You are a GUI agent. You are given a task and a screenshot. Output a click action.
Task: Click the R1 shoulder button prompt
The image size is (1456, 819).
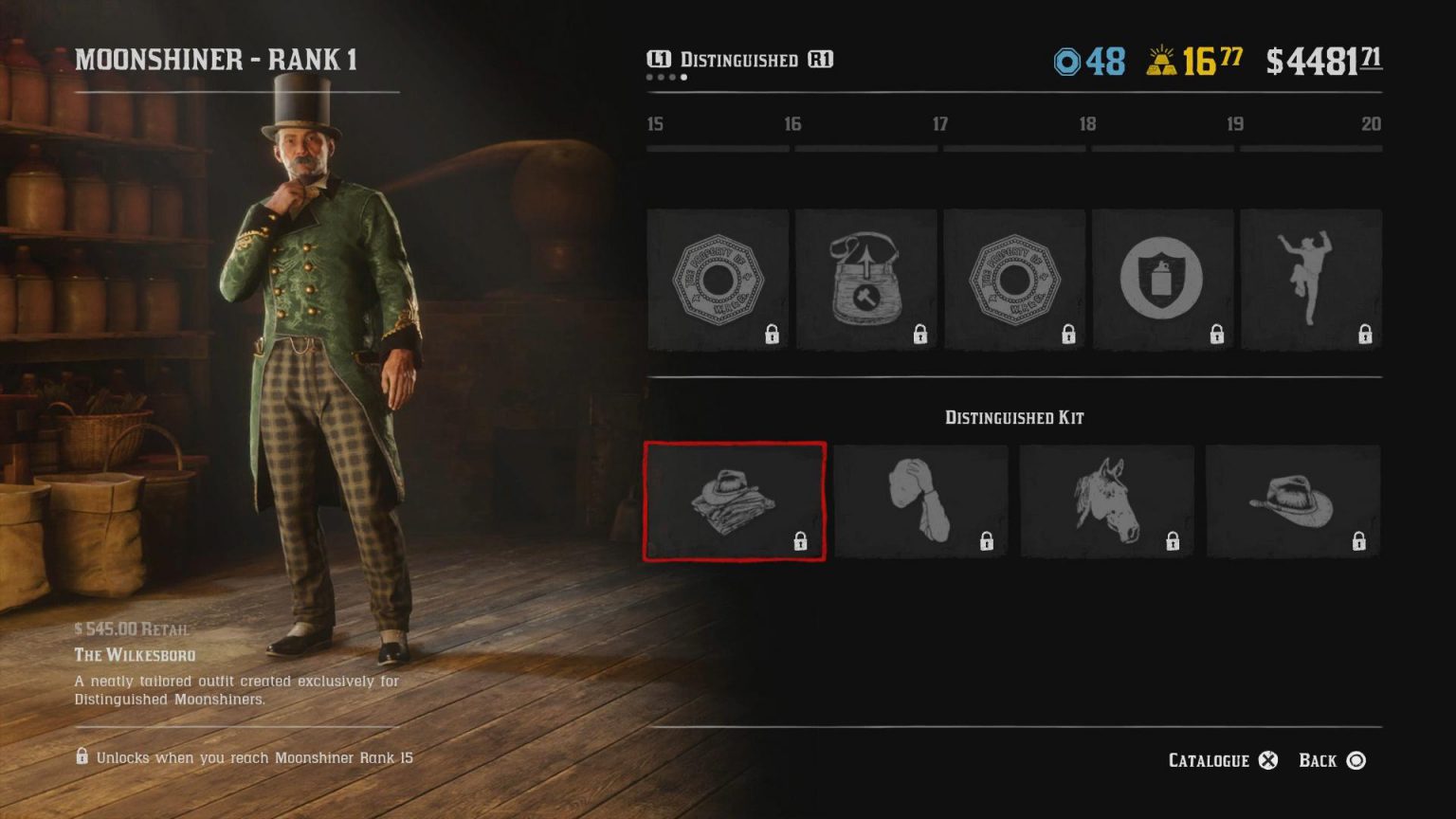pyautogui.click(x=821, y=60)
